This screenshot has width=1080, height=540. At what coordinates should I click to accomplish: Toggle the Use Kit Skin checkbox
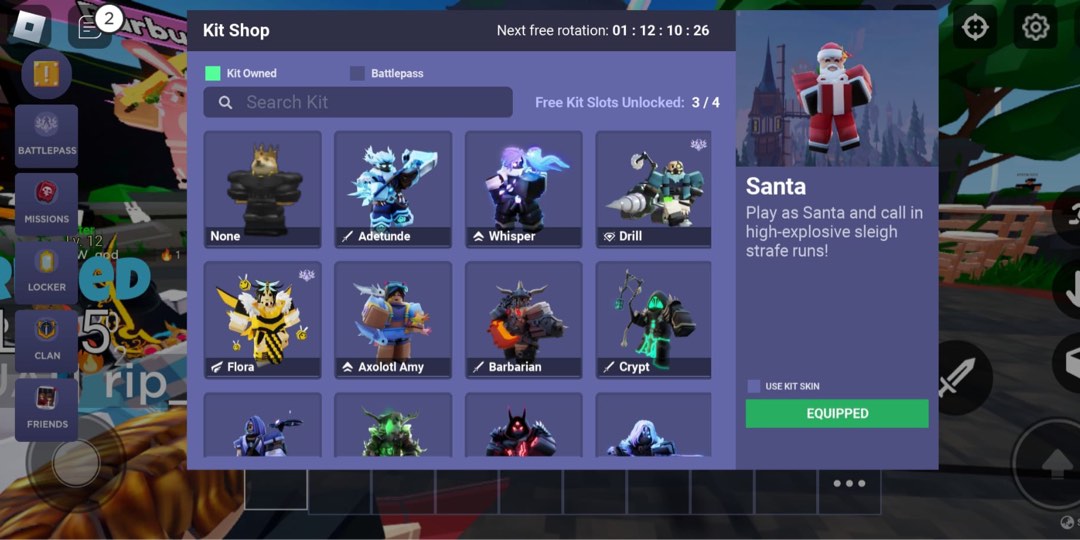point(754,386)
